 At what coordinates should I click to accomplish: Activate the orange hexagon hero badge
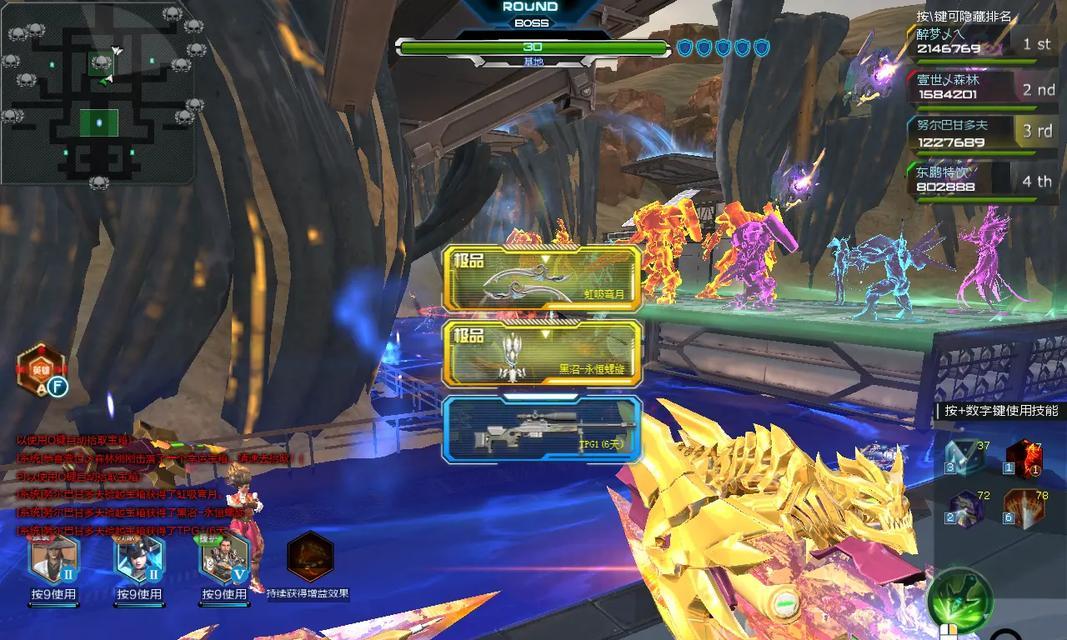tap(39, 368)
